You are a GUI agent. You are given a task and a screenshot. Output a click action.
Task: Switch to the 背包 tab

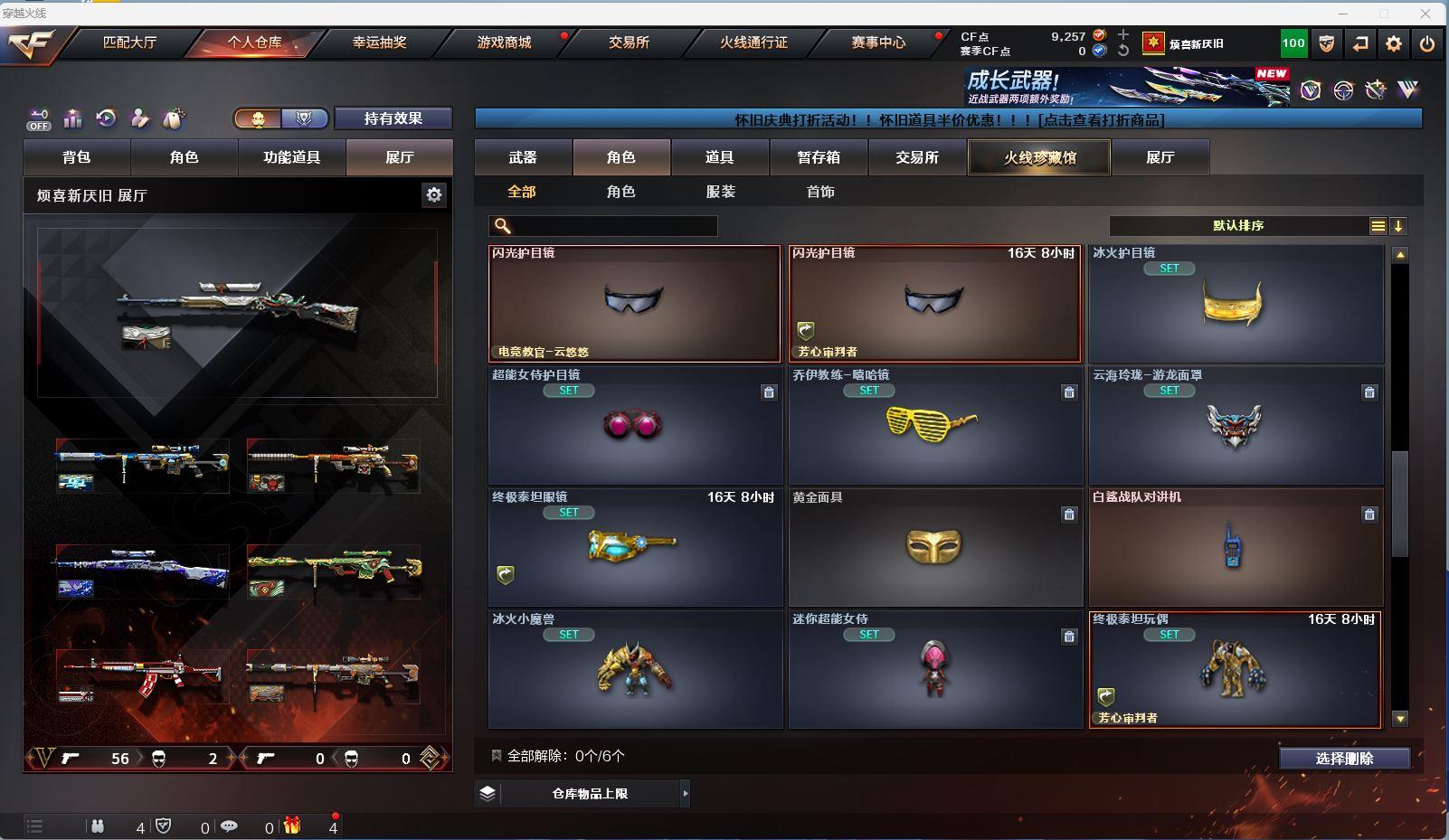(x=77, y=157)
